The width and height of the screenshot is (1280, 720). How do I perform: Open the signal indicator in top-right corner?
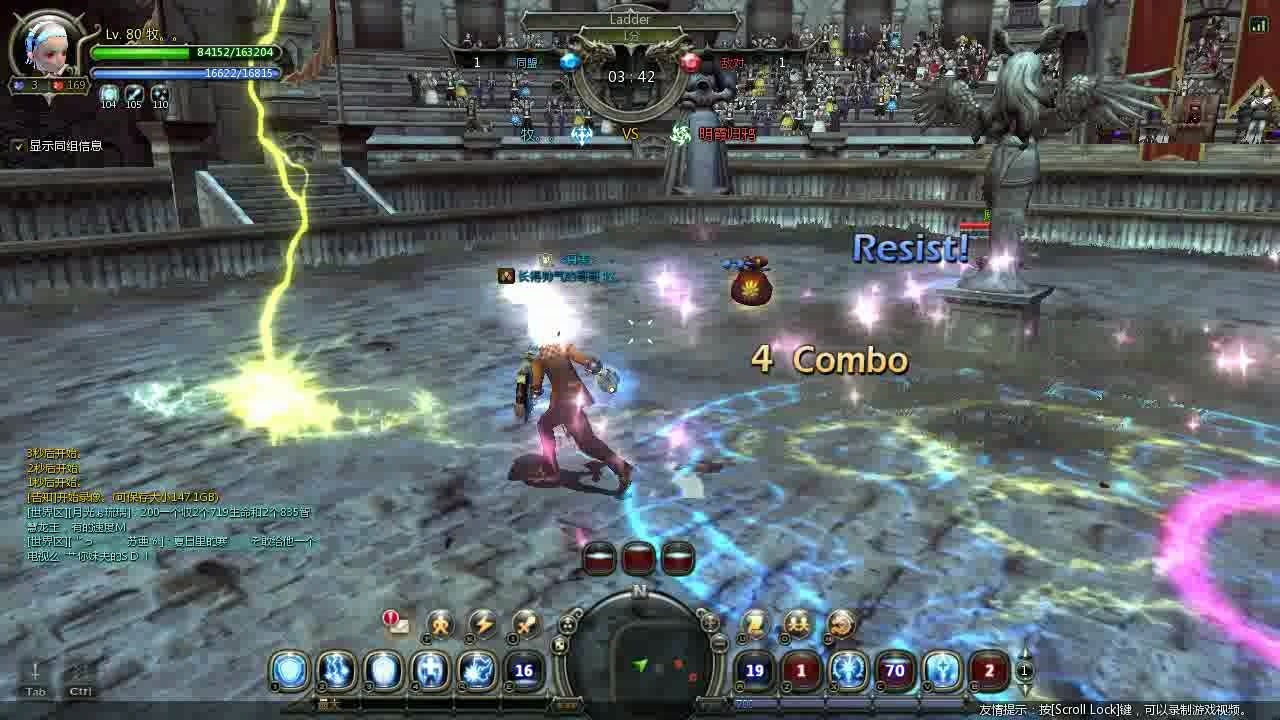point(1258,25)
